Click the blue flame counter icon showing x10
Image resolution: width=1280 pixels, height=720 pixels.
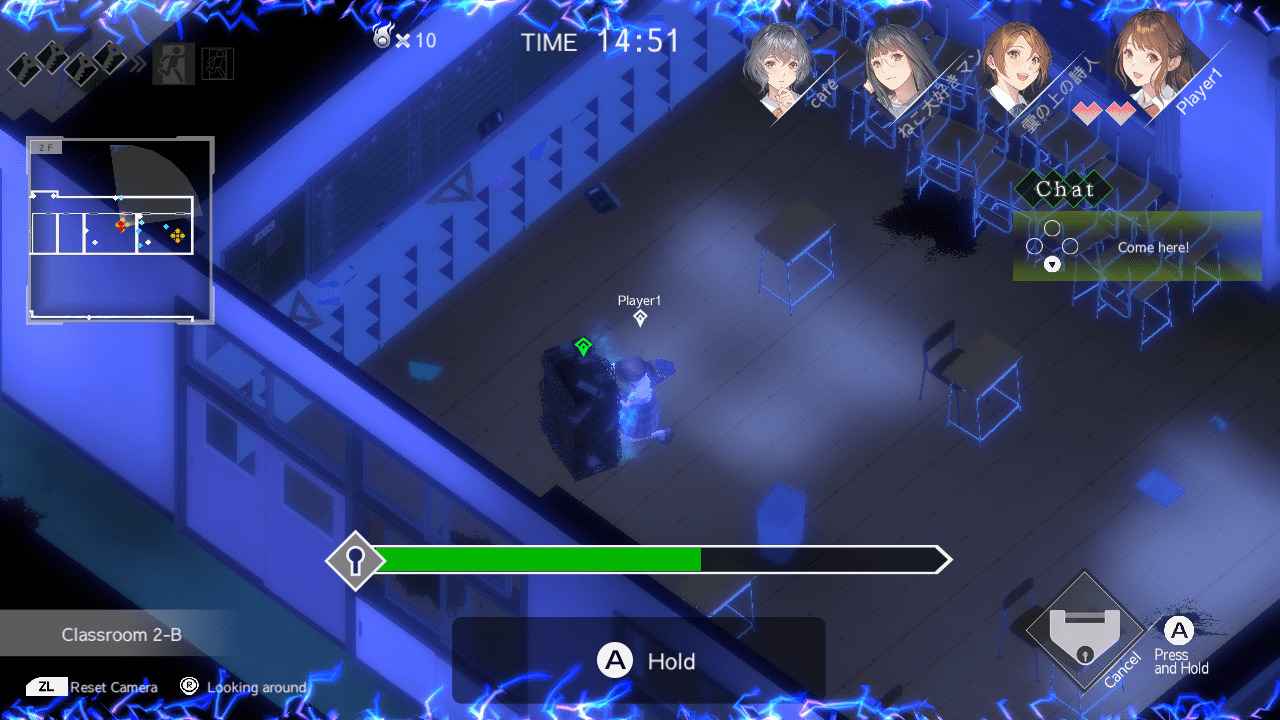[x=385, y=38]
